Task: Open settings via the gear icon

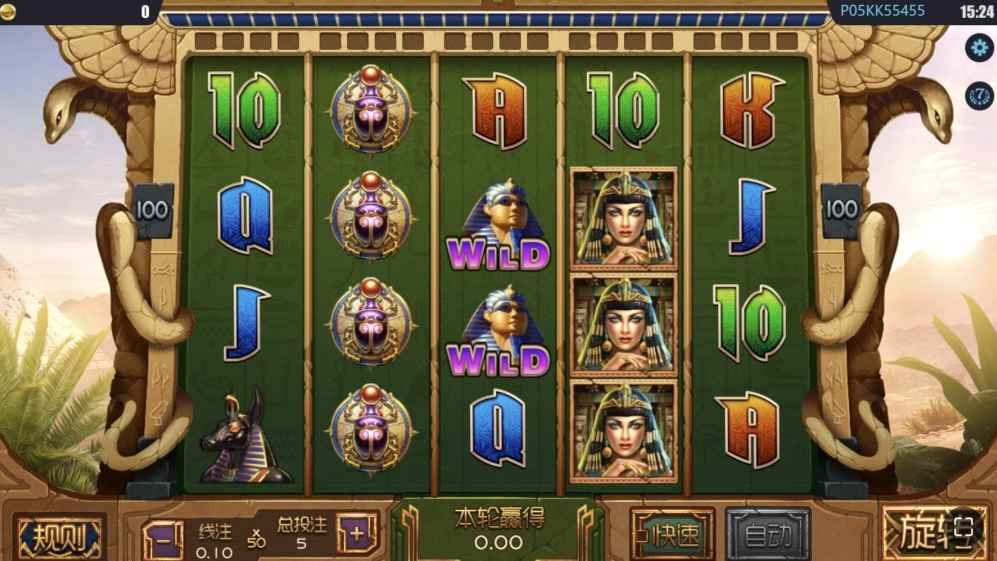Action: tap(978, 47)
